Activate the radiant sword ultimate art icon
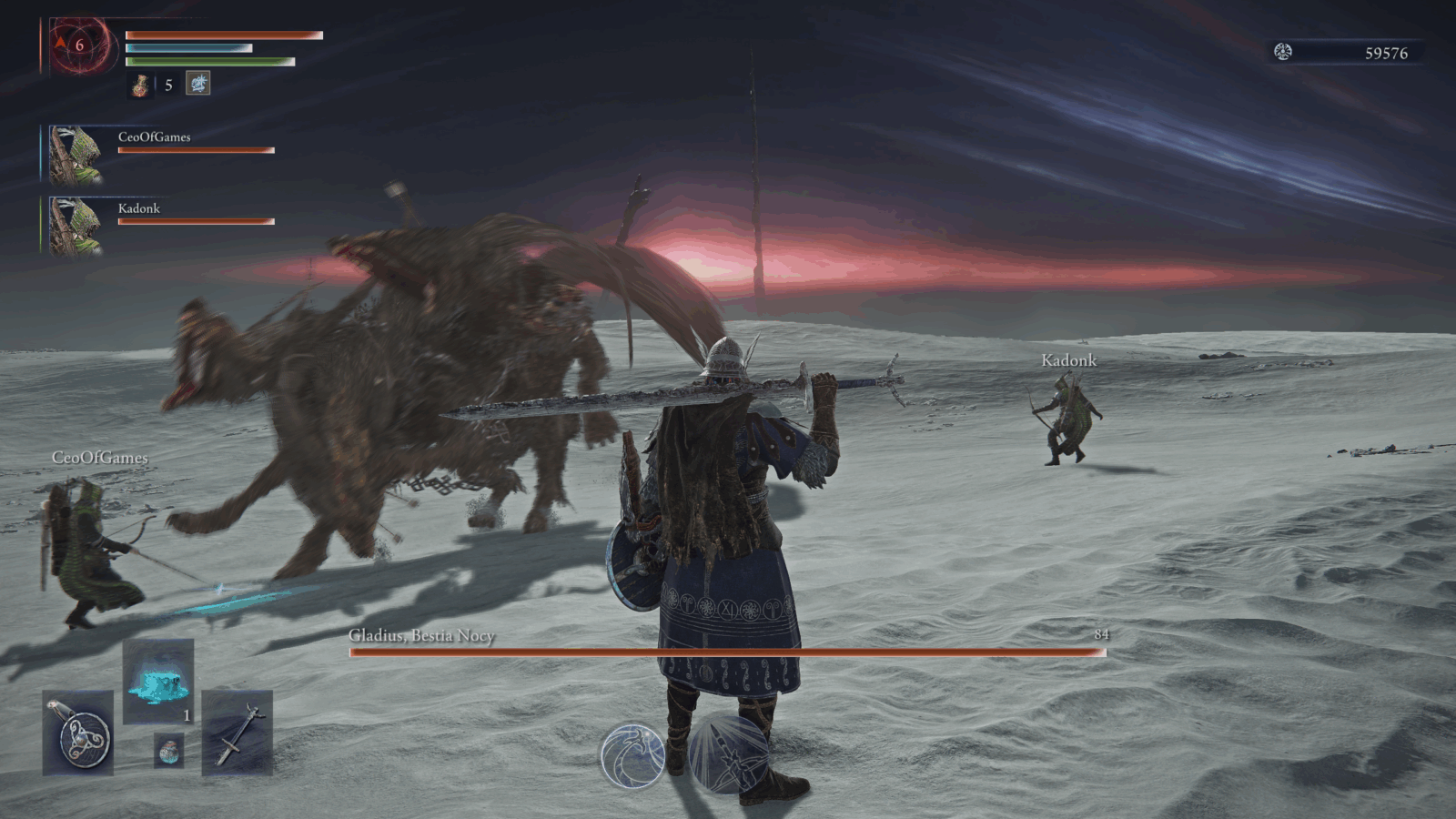 [728, 754]
